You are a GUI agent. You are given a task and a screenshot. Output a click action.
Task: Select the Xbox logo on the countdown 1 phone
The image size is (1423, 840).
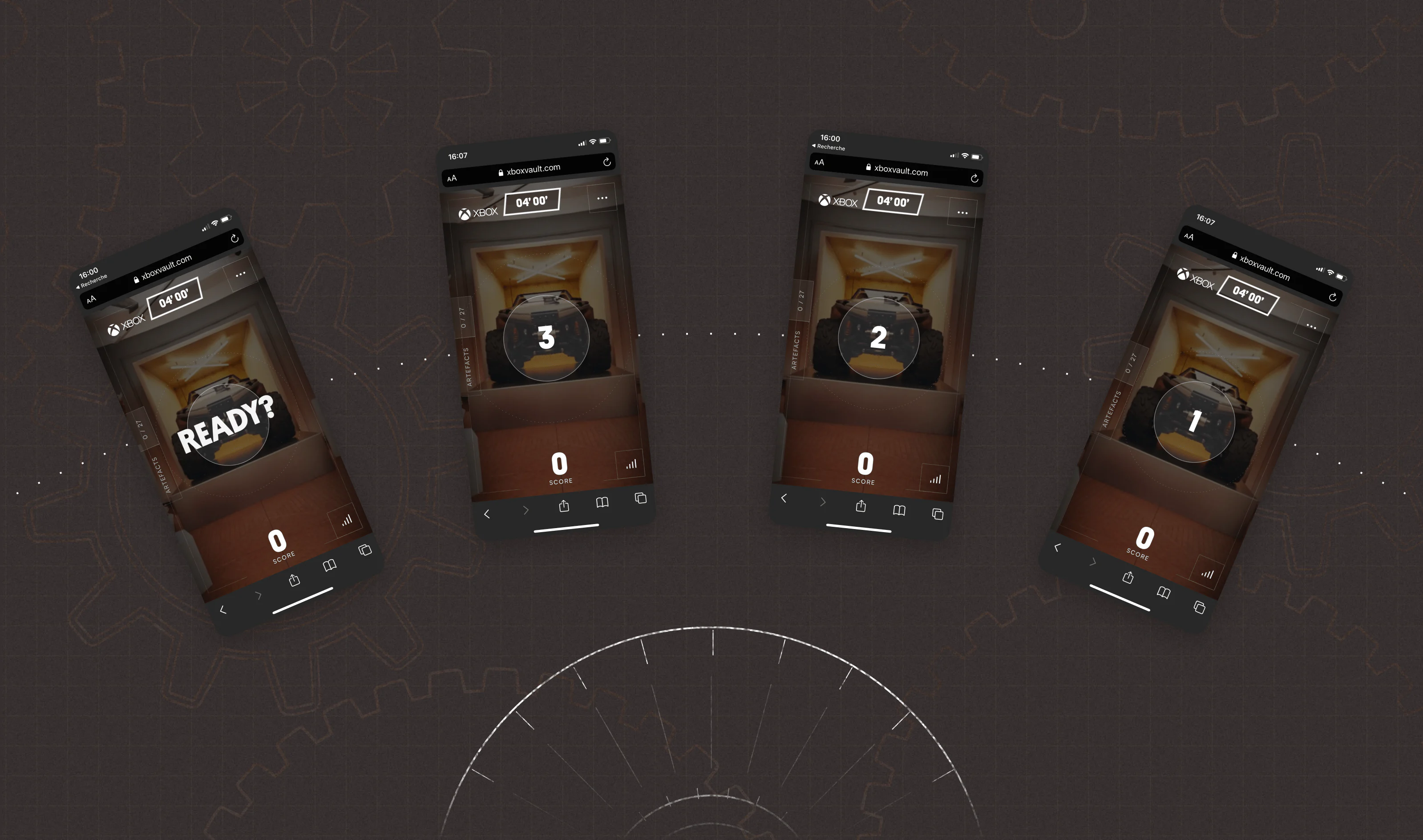(x=1196, y=278)
